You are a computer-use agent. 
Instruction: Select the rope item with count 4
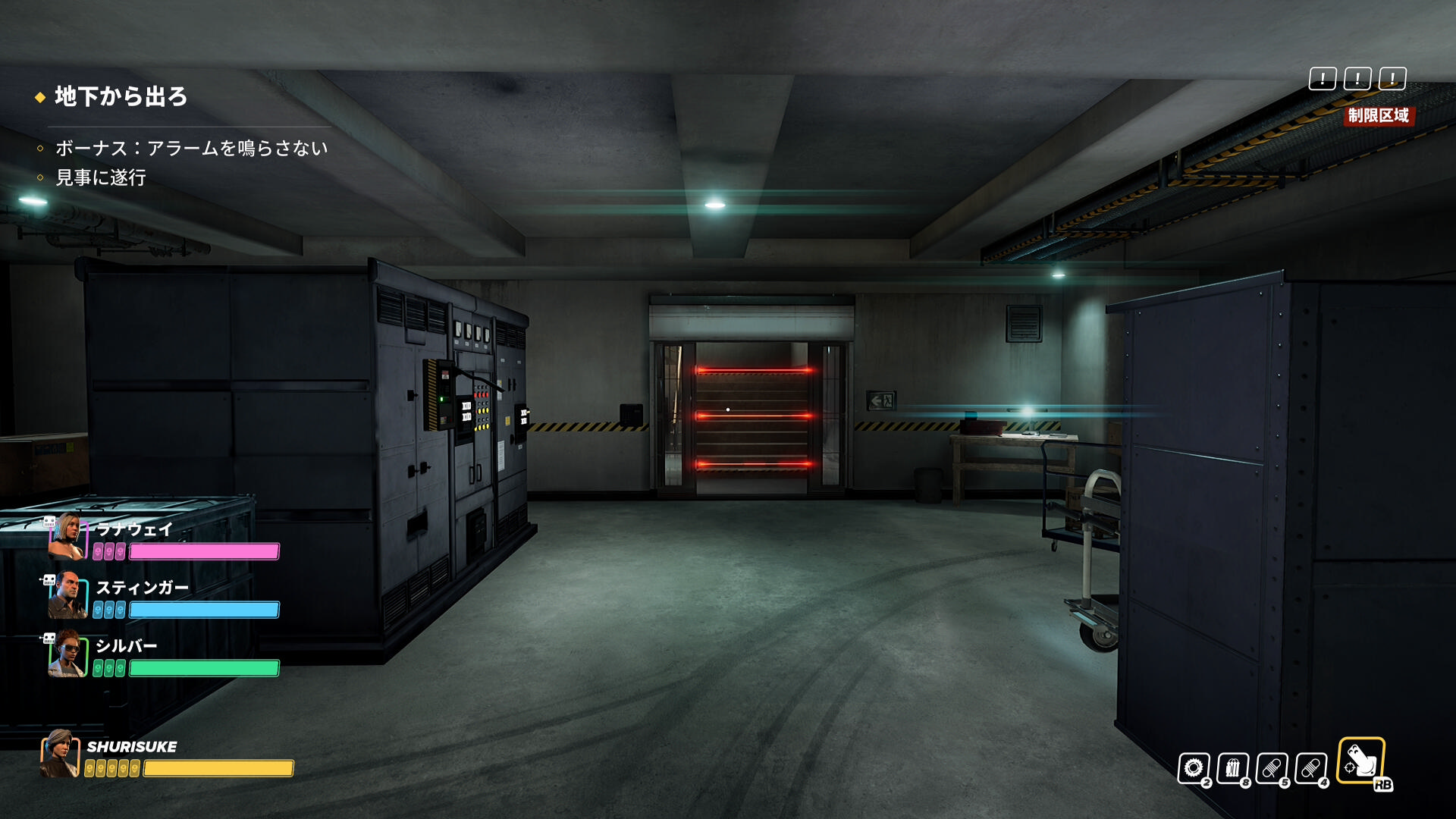pyautogui.click(x=1311, y=768)
